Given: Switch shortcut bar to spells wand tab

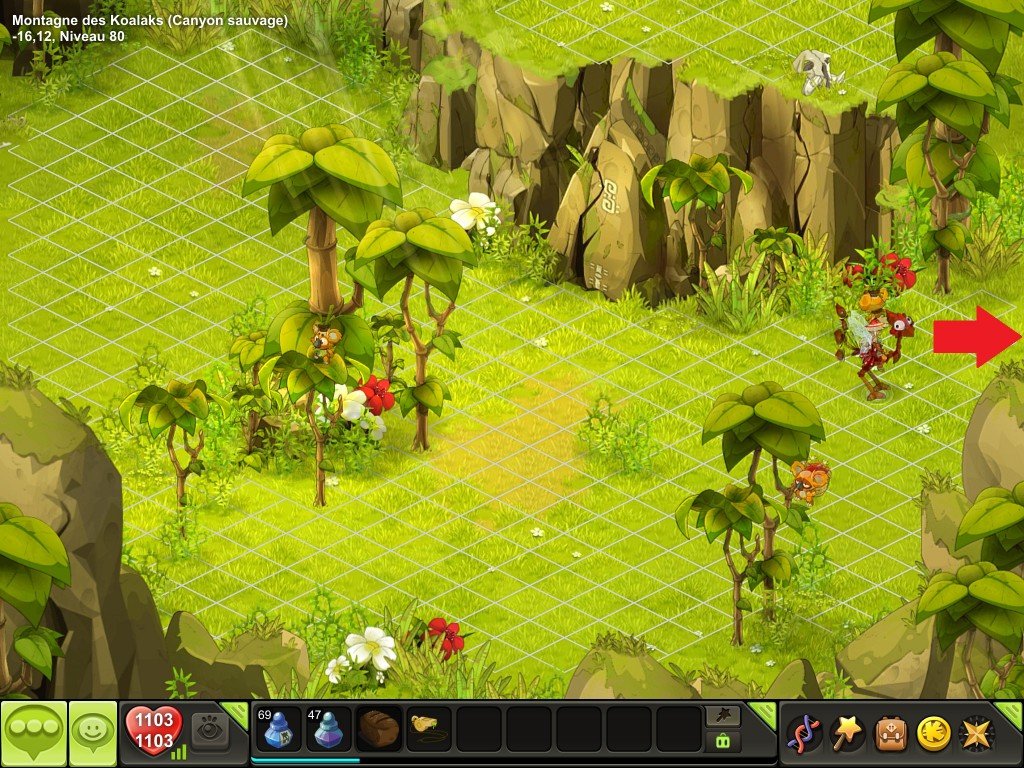Looking at the screenshot, I should [x=723, y=715].
